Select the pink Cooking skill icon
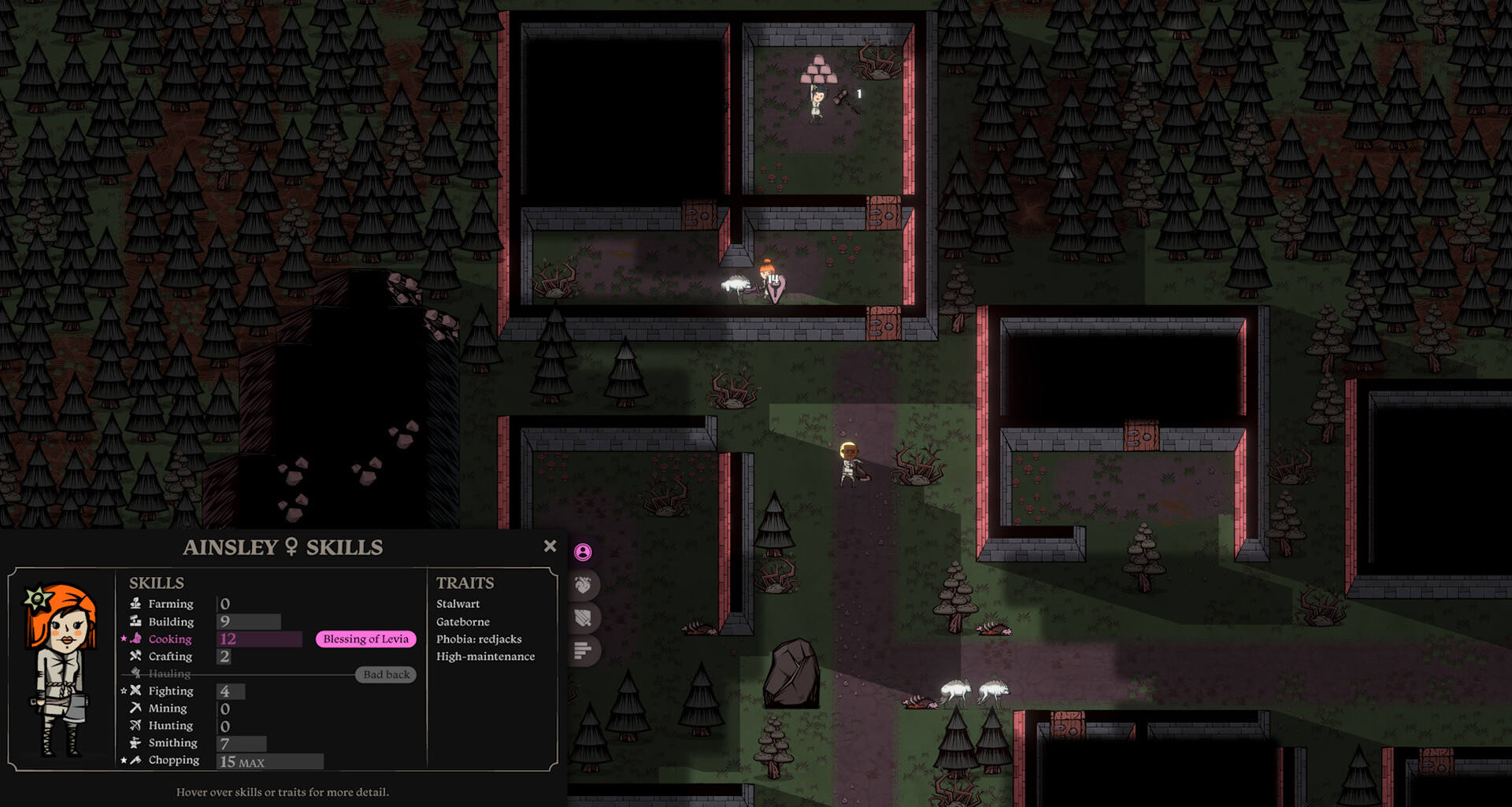 [x=135, y=639]
